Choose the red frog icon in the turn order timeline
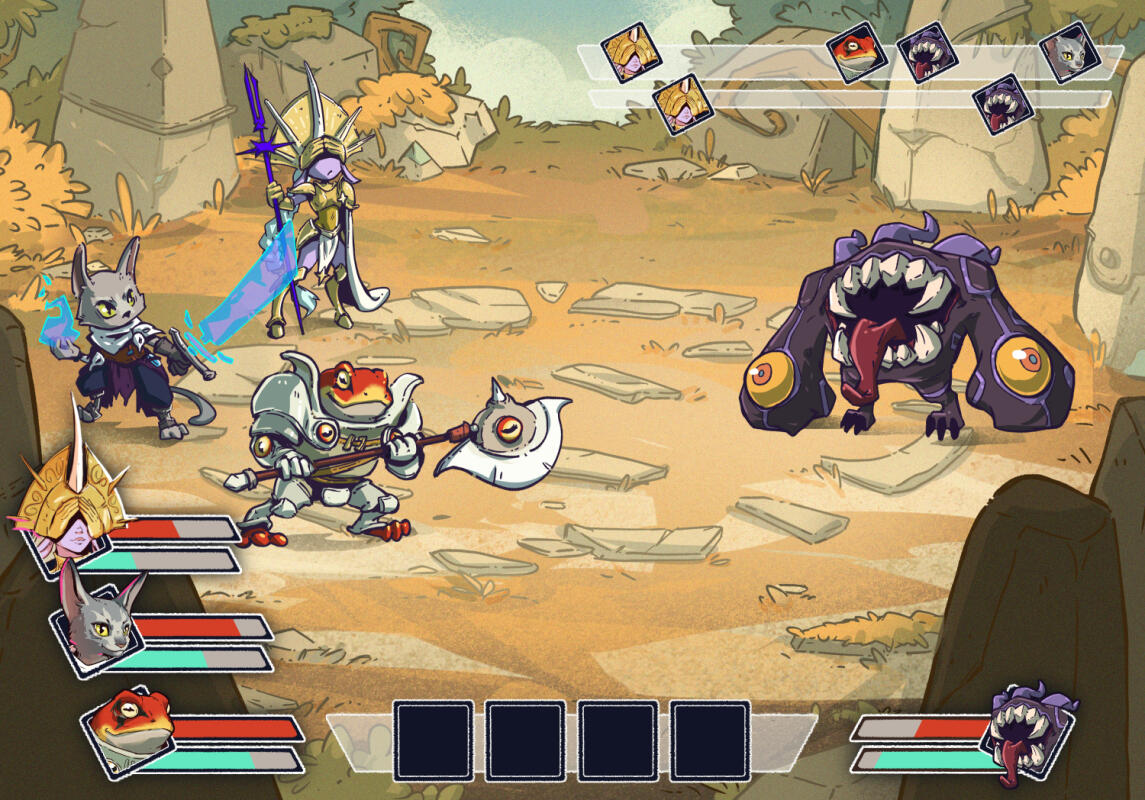 [858, 53]
